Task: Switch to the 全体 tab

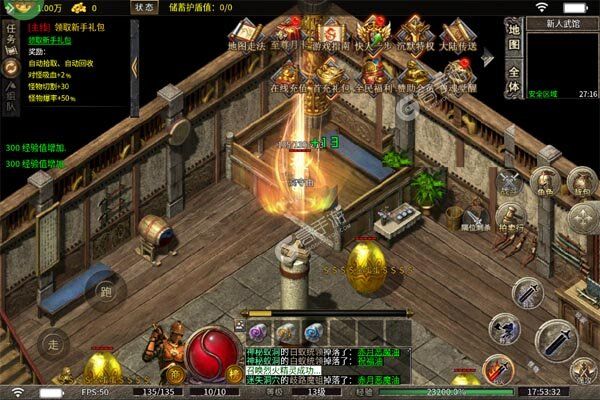Action: pyautogui.click(x=514, y=79)
